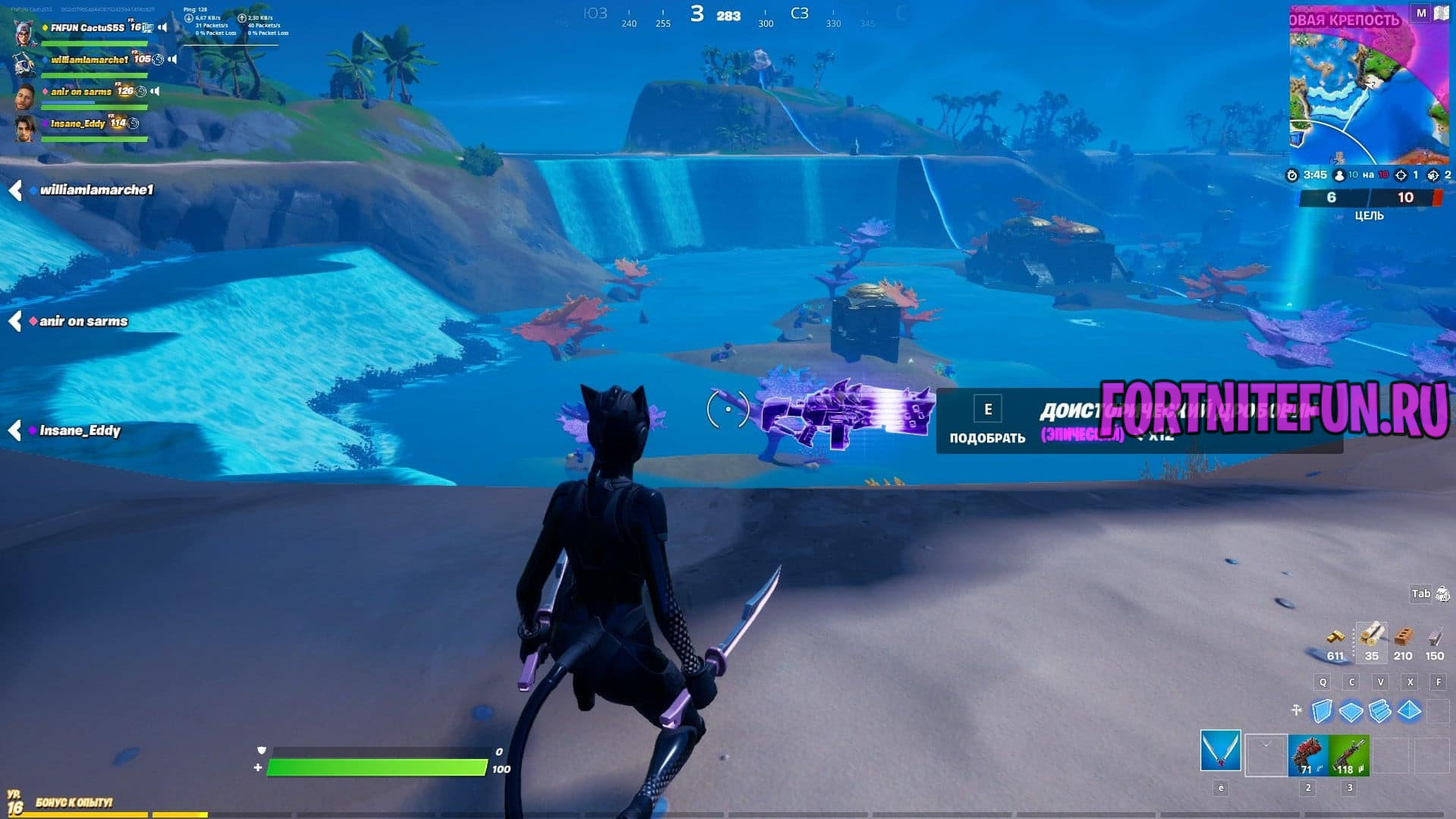Click the FortniteFun.ru watermark
Screen dimensions: 1456x819
pos(1274,410)
